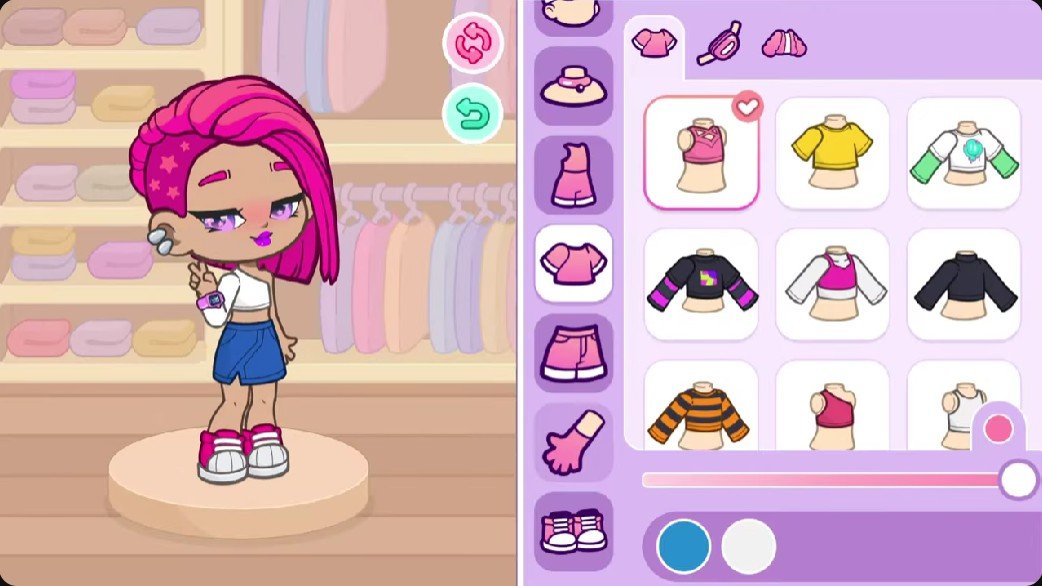
Task: Click the green undo arrow button
Action: [x=472, y=115]
